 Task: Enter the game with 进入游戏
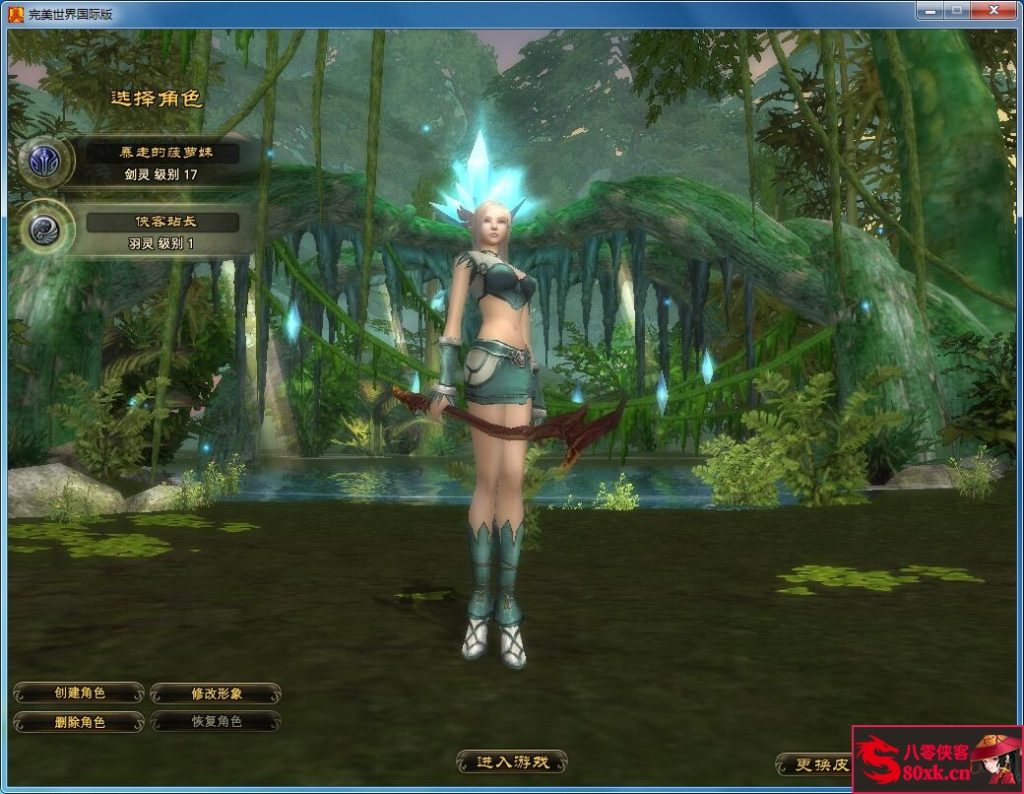pyautogui.click(x=512, y=762)
